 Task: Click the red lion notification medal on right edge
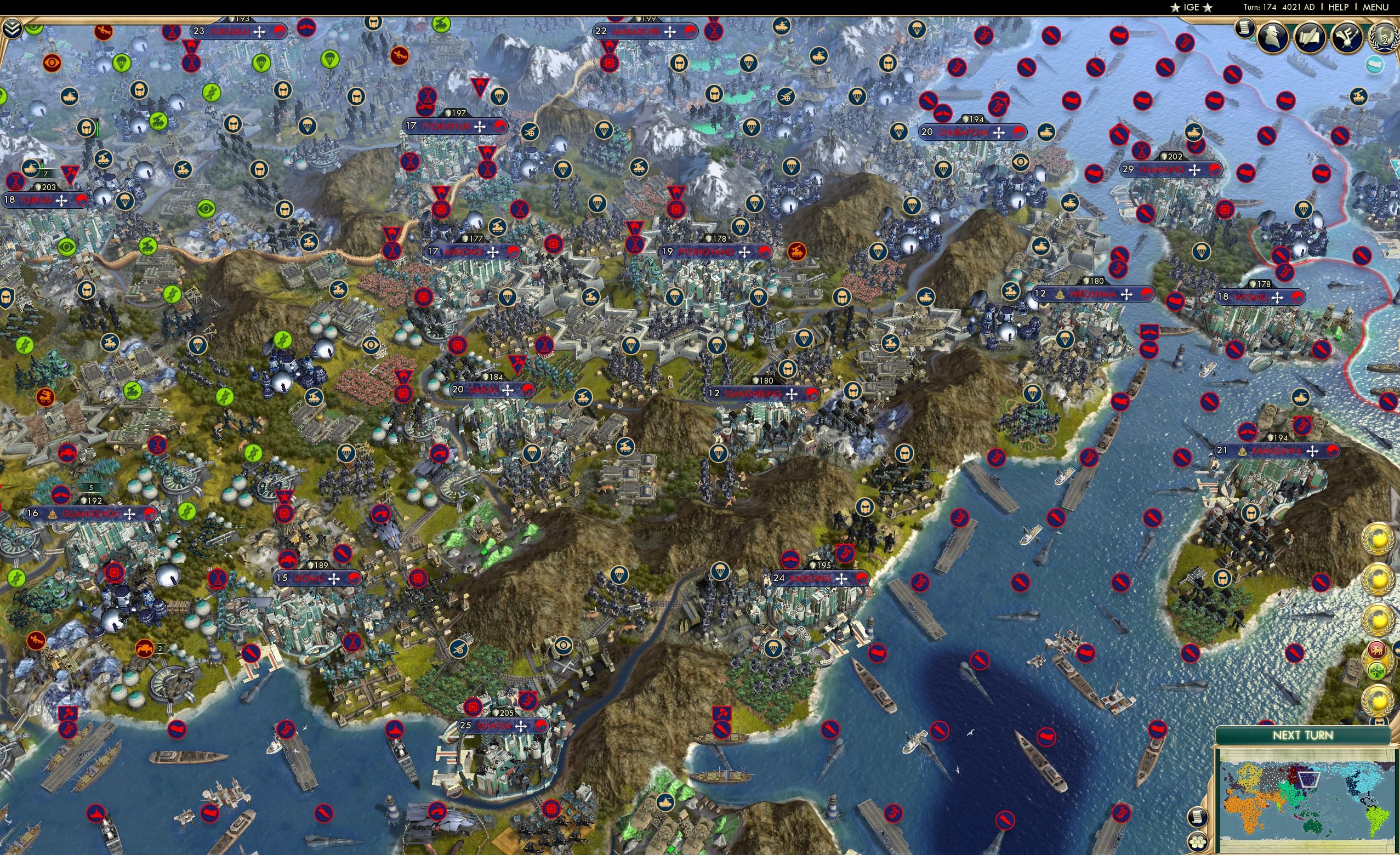point(1377,651)
